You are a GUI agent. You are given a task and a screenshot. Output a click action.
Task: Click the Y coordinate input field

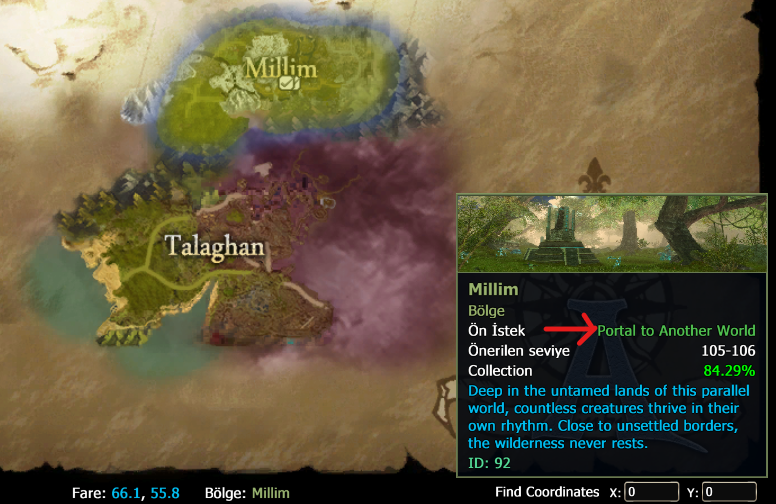[x=729, y=491]
